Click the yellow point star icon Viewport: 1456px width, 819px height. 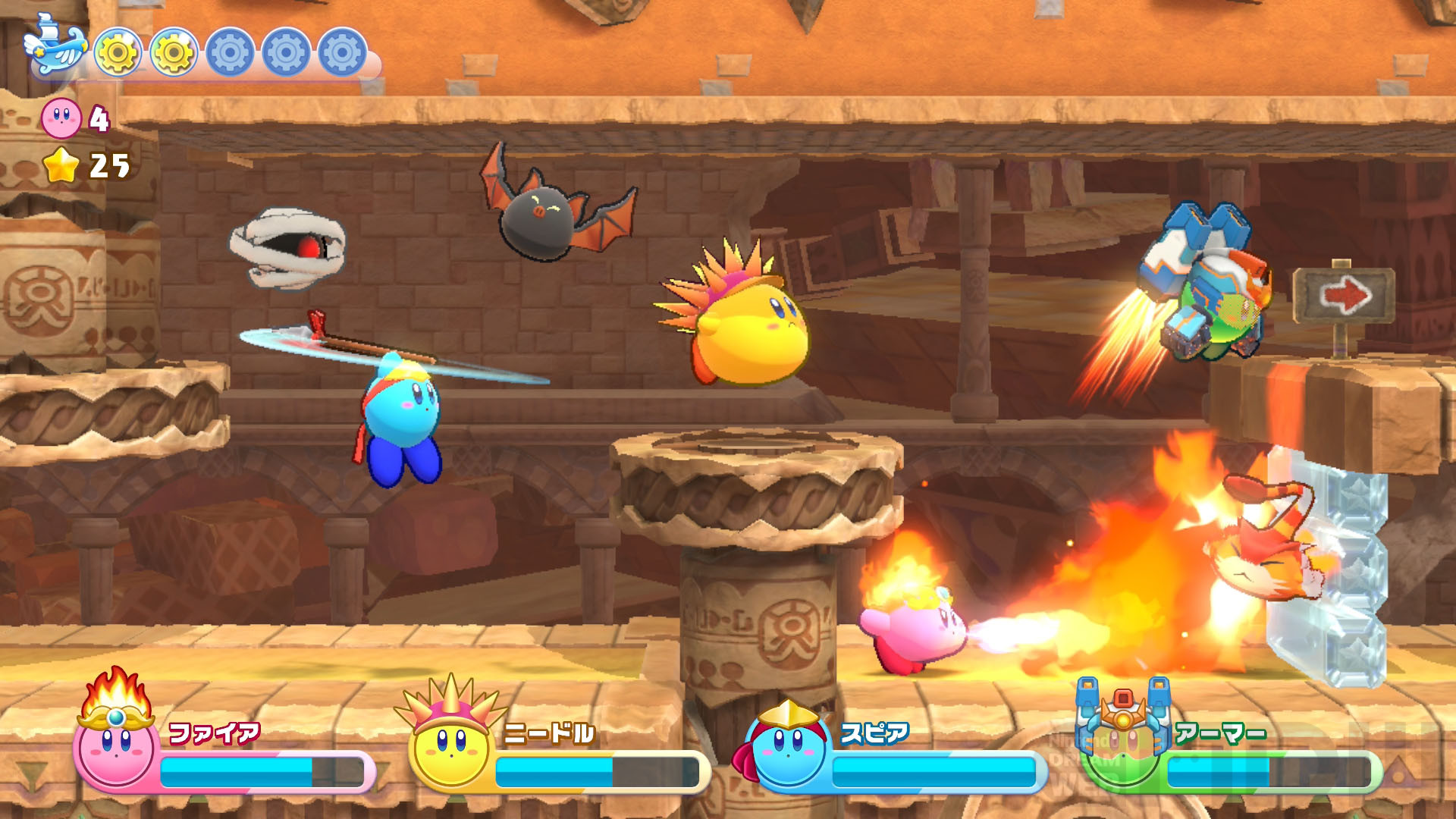(x=61, y=165)
